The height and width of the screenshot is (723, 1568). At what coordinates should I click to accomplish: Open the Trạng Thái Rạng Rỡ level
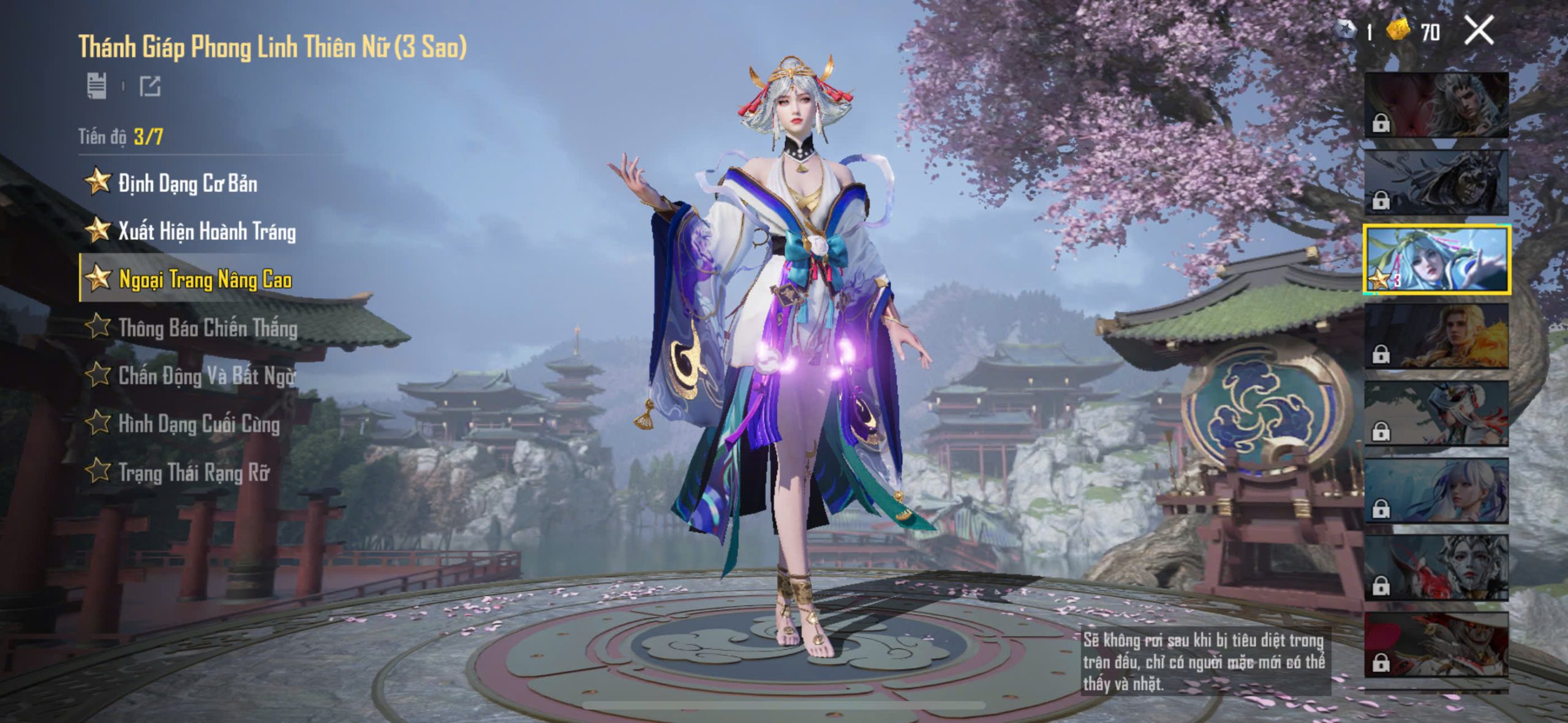click(194, 472)
